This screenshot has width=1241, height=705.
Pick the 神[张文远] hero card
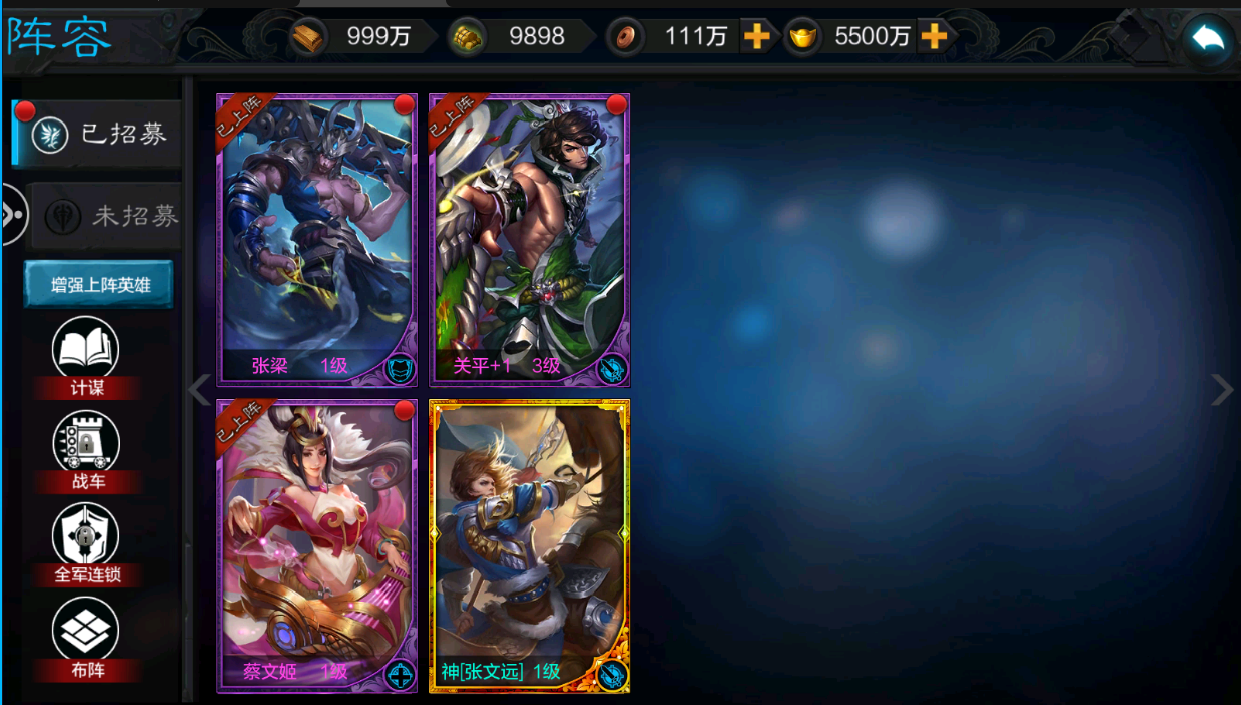(529, 546)
